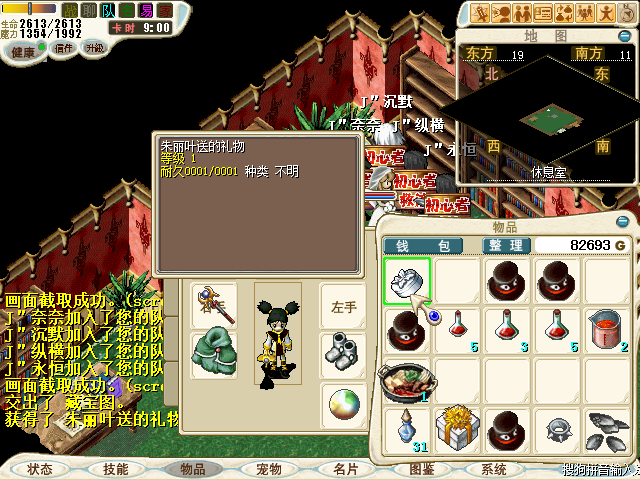Select the 物品 items tab
640x480 pixels.
coord(192,468)
